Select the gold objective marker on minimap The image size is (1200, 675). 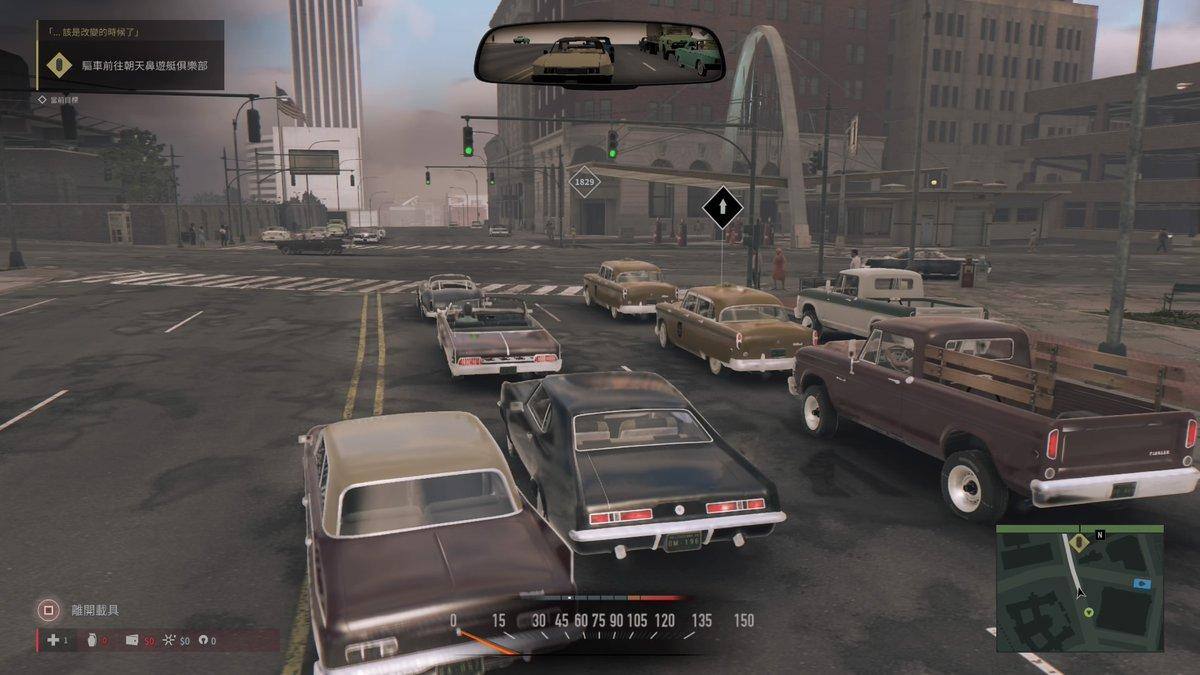click(x=1079, y=542)
